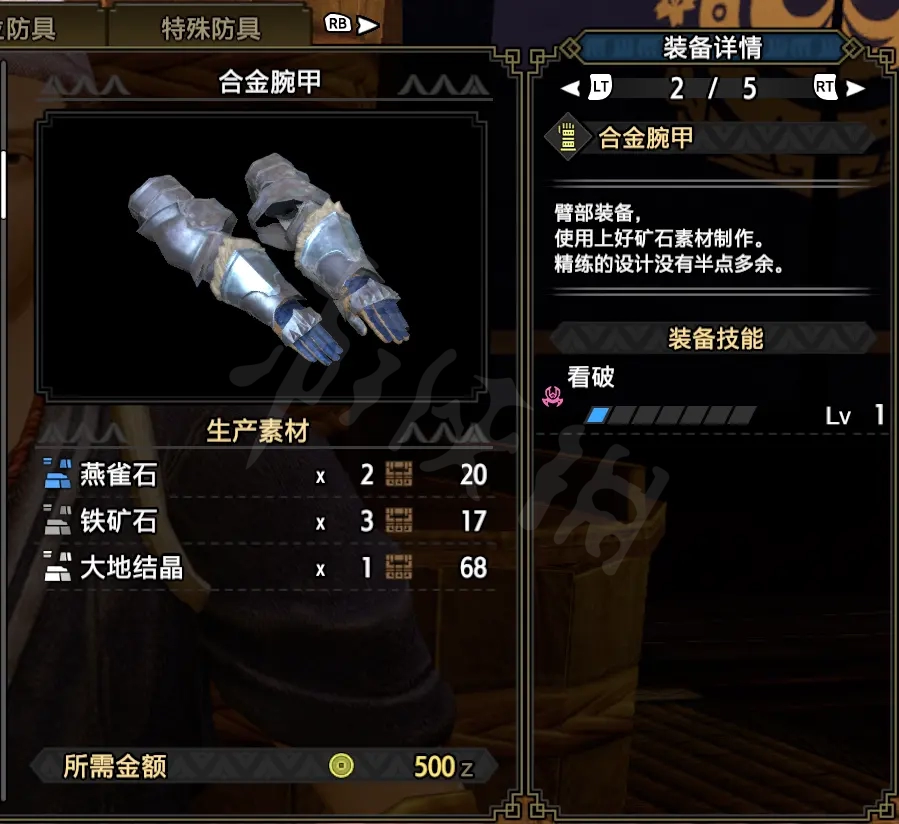This screenshot has width=899, height=824.
Task: Select the 大地结晶 material row
Action: pyautogui.click(x=266, y=568)
